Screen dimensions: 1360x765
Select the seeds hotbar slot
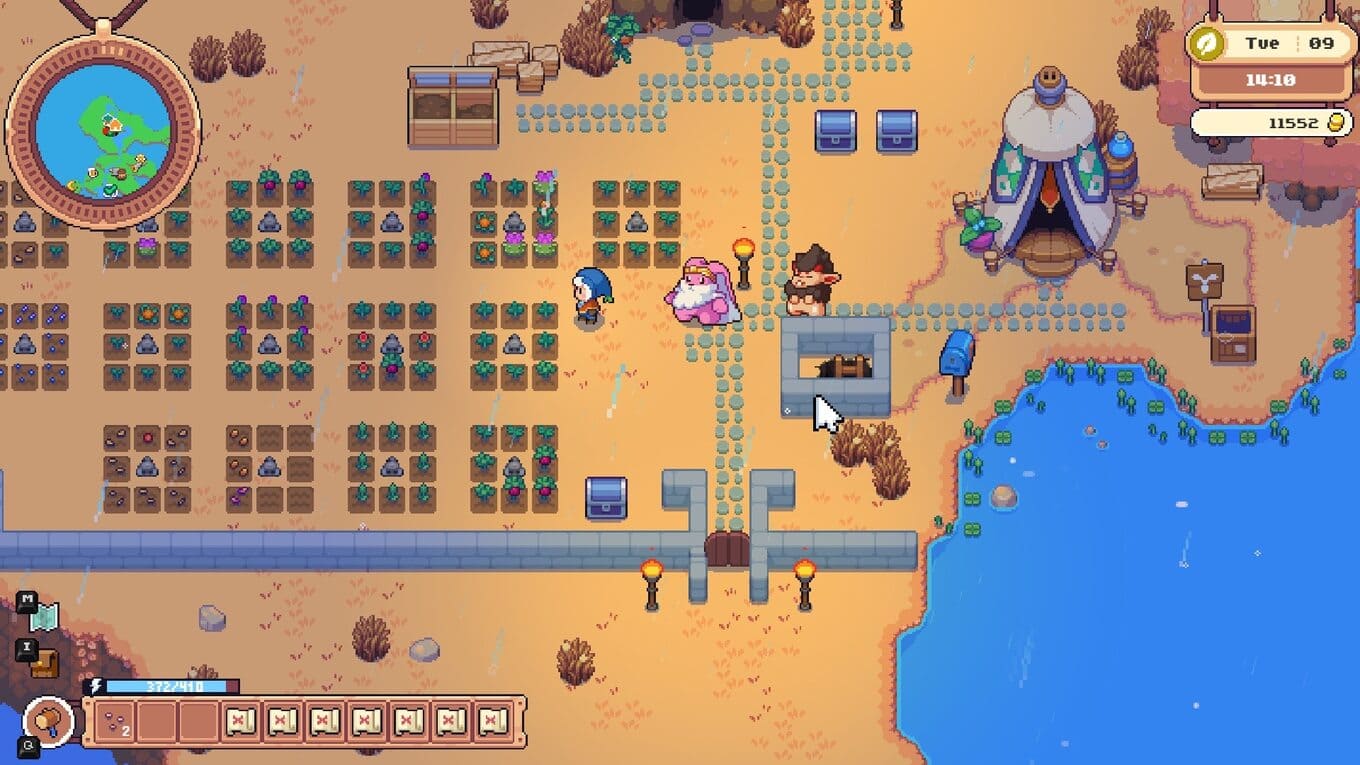(x=115, y=720)
